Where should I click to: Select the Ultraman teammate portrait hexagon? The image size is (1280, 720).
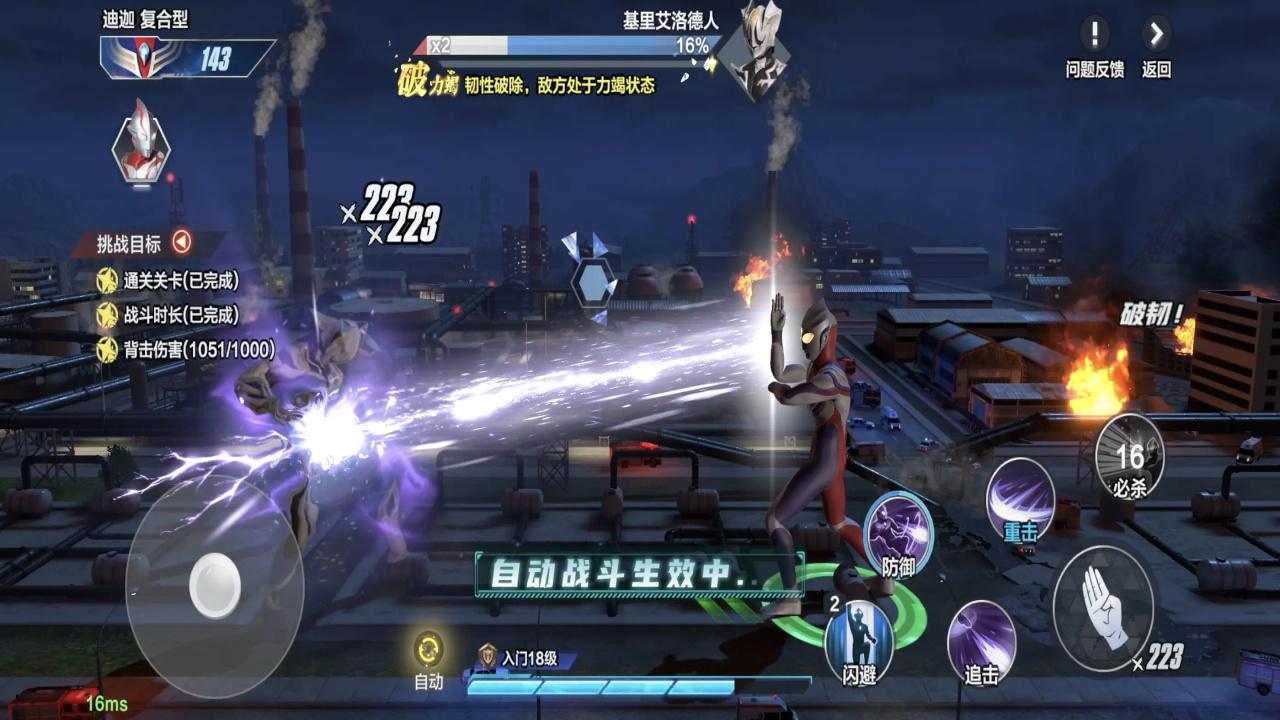coord(141,141)
